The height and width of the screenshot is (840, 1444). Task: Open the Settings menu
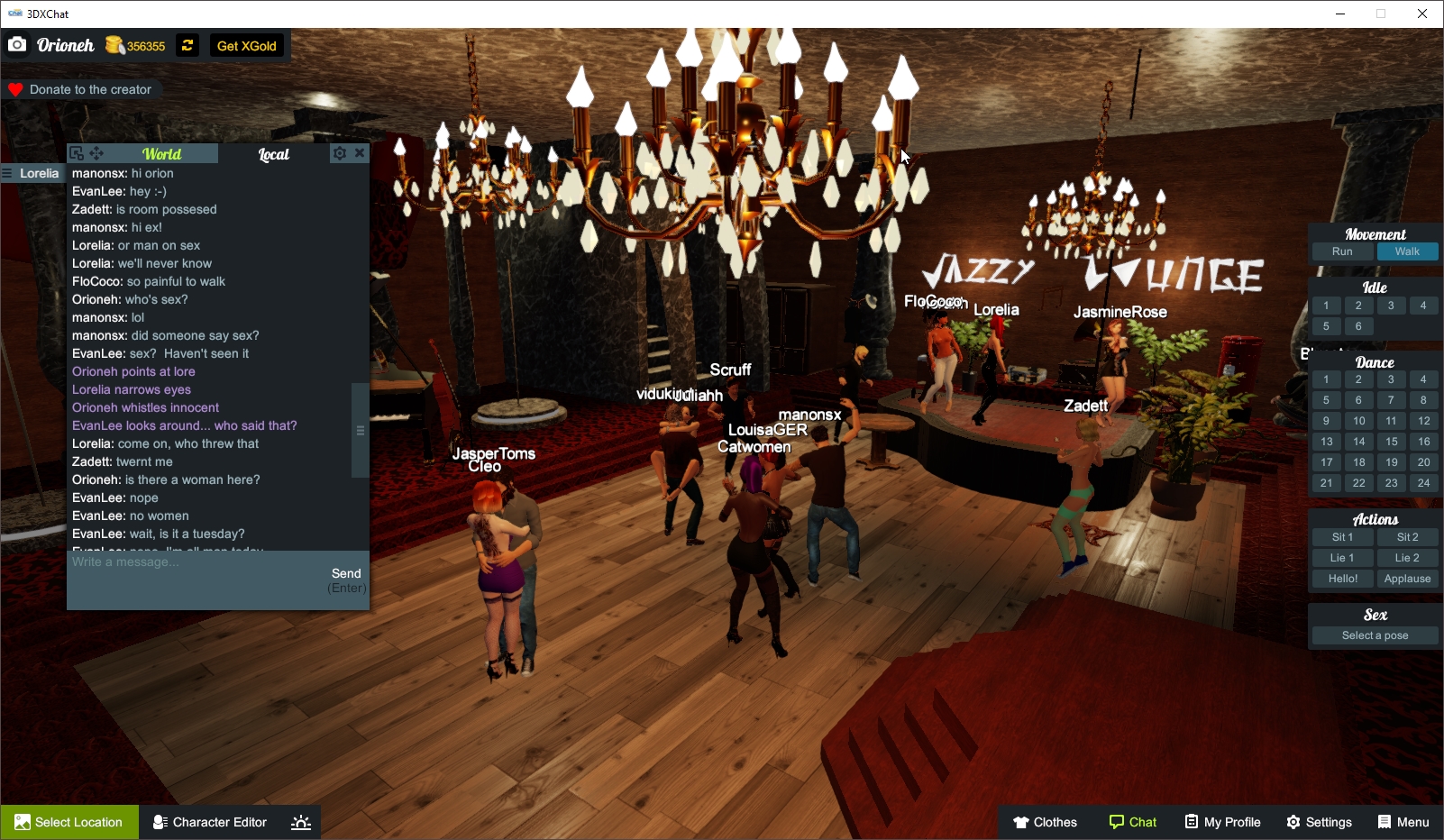[1318, 821]
